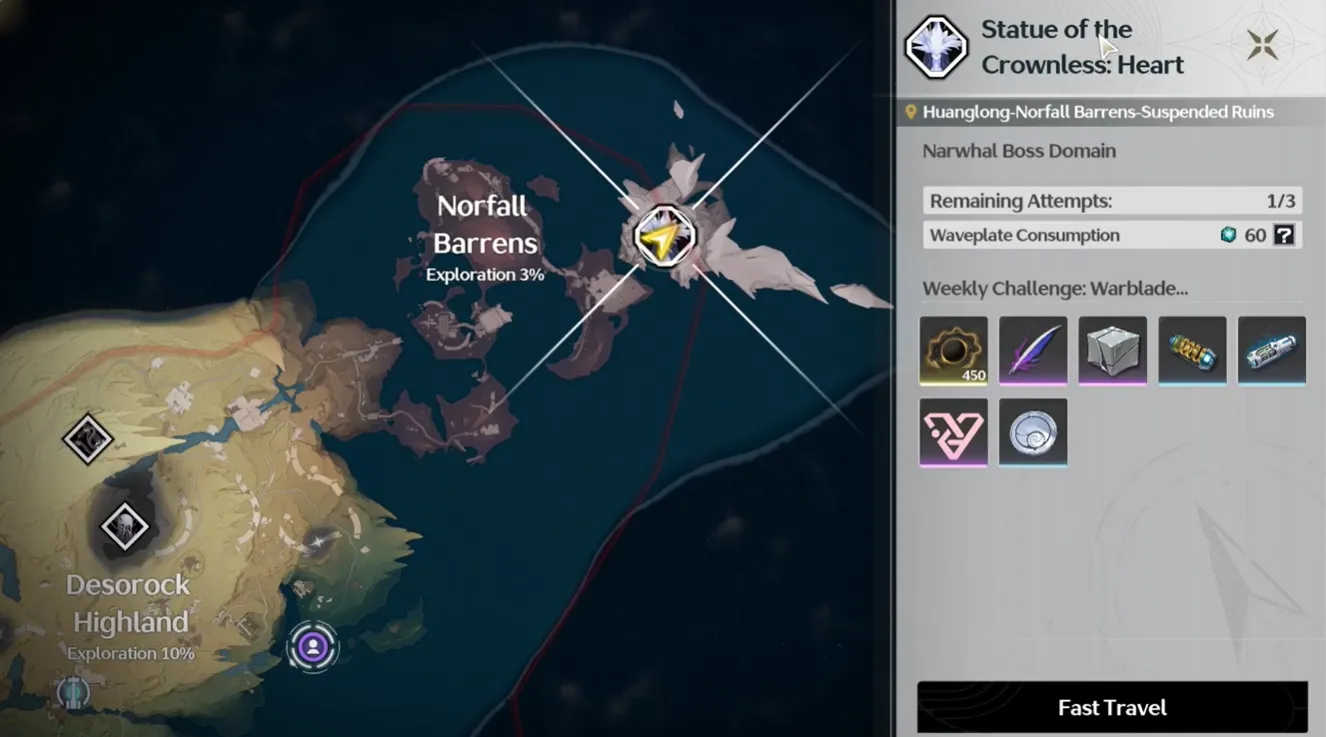Close the boss domain info panel
Screen dimensions: 1326x737
click(1262, 45)
